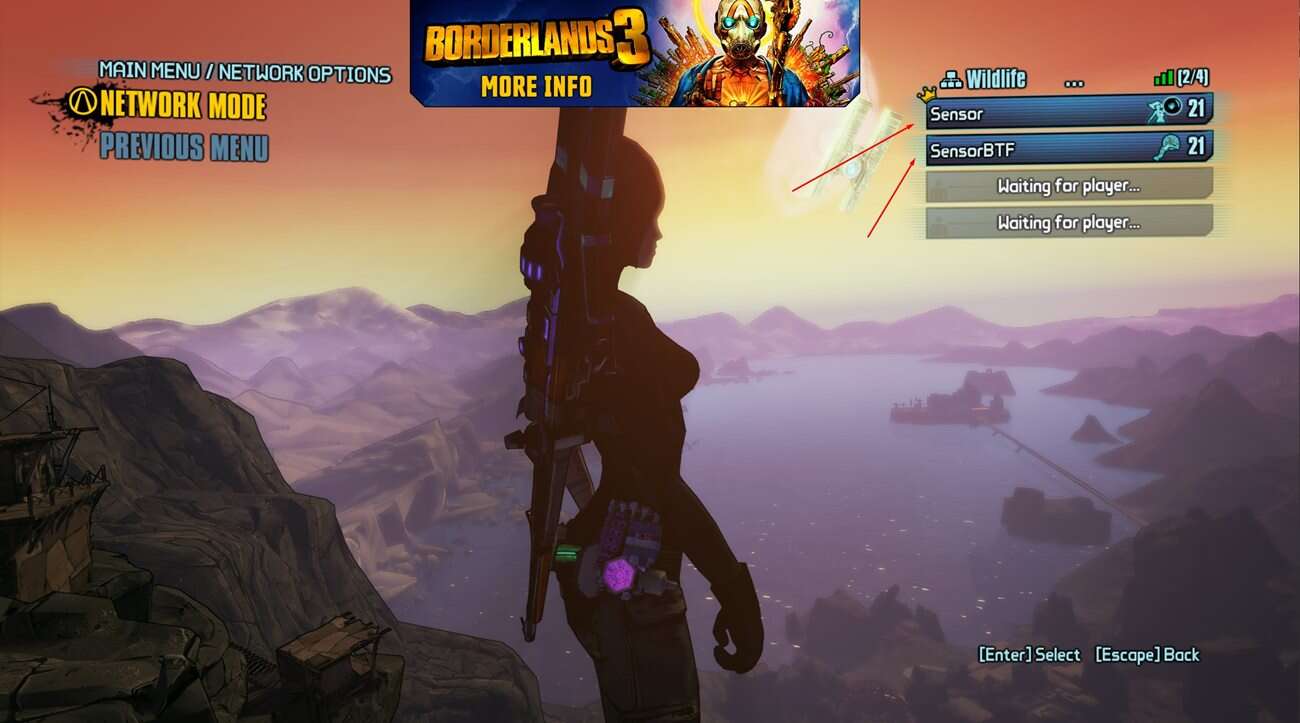Select the Network Mode option
The image size is (1300, 723).
point(182,105)
